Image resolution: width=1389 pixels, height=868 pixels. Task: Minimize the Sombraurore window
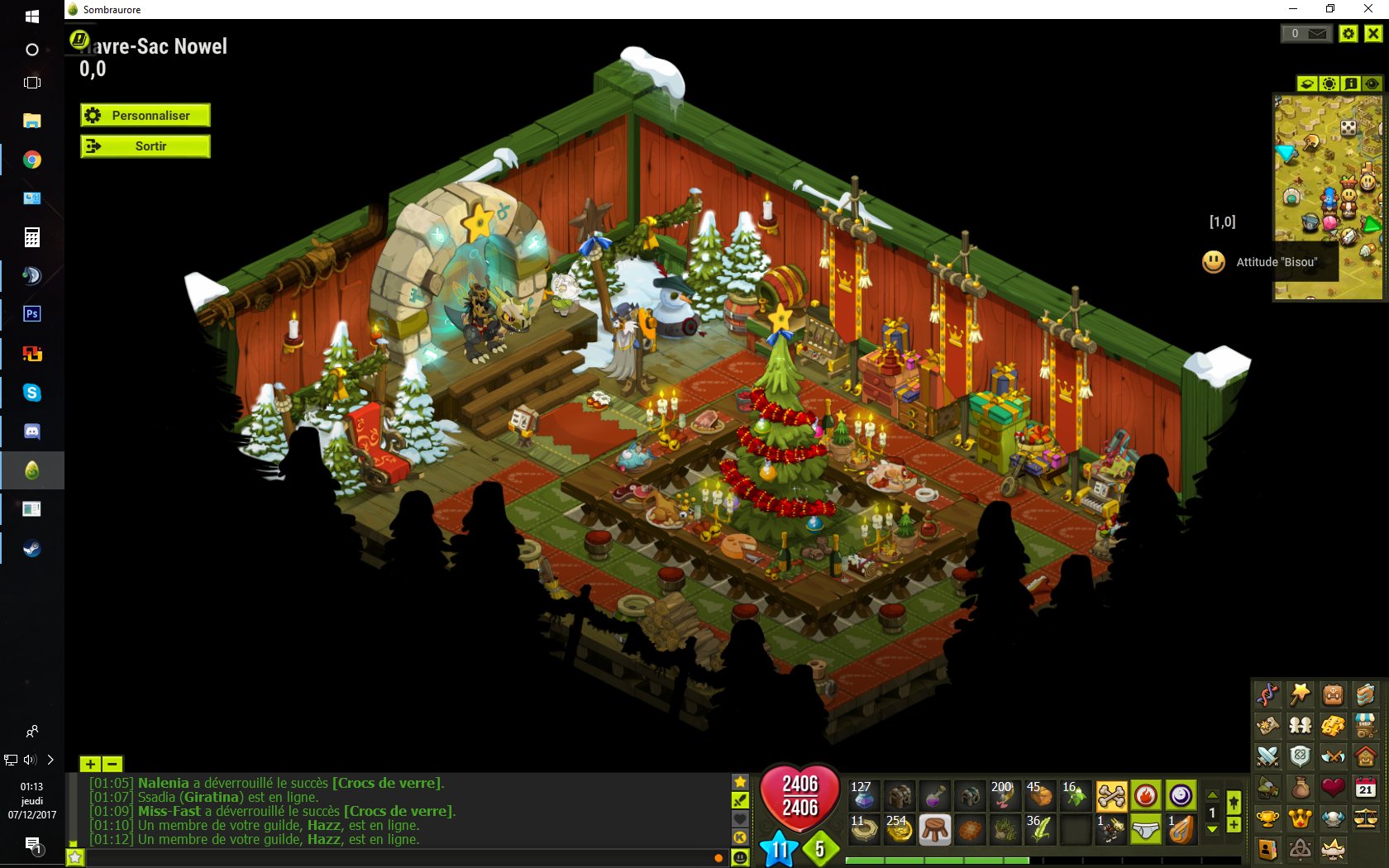tap(1293, 9)
